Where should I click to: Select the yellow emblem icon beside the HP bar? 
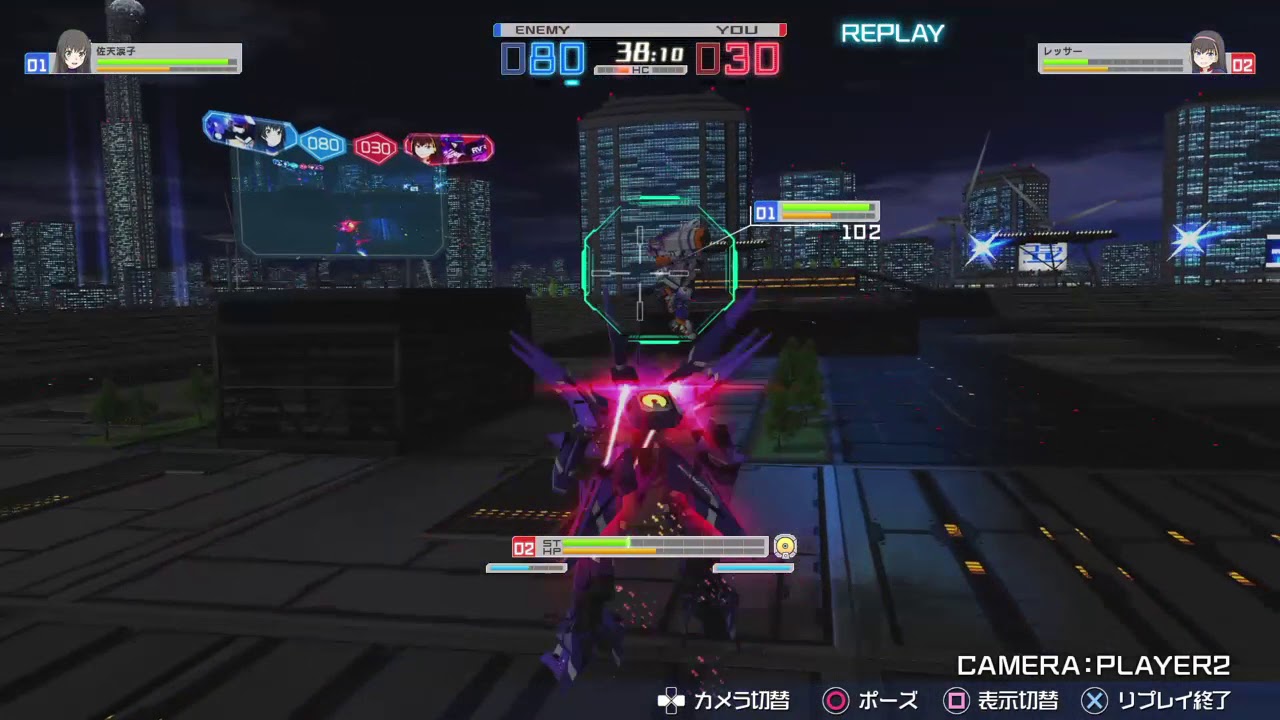click(x=784, y=547)
